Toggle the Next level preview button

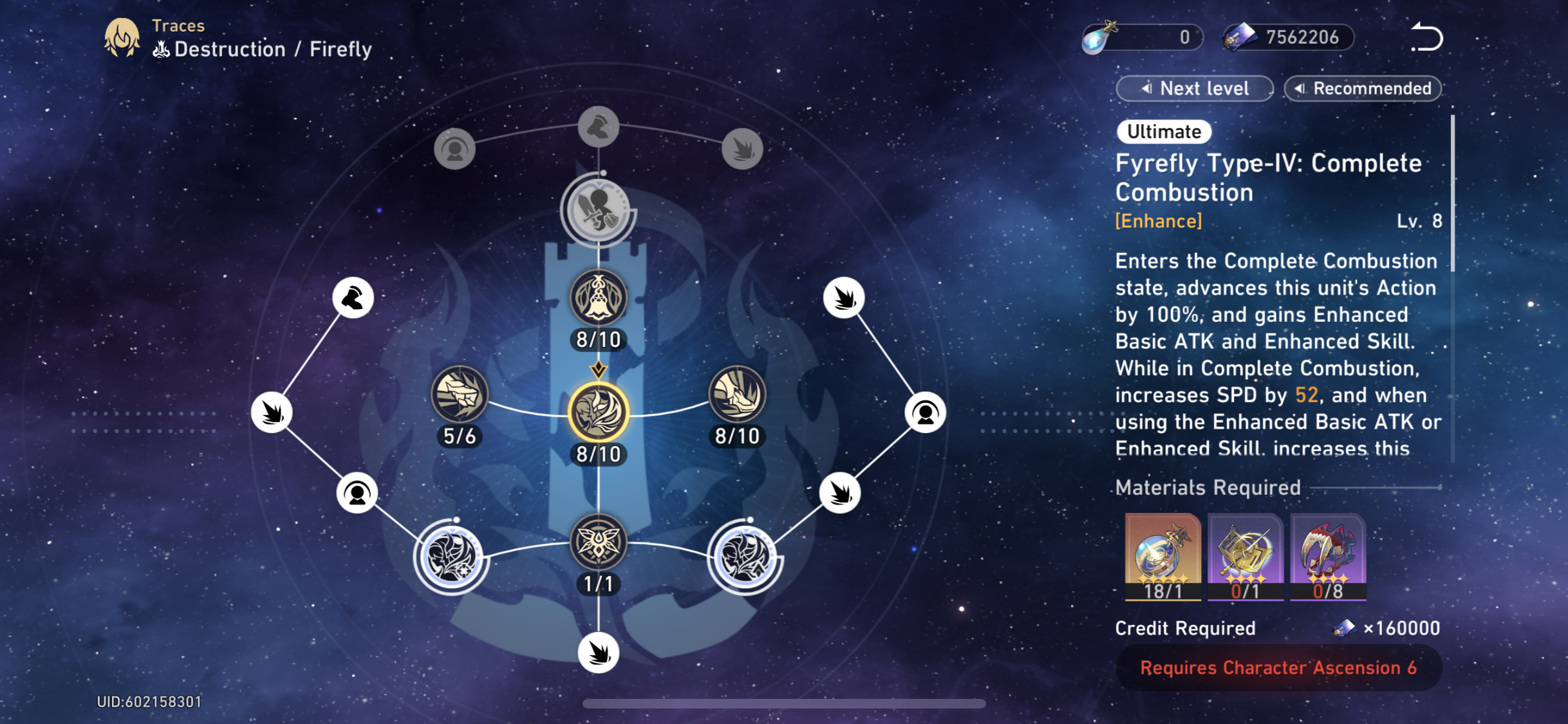tap(1195, 88)
